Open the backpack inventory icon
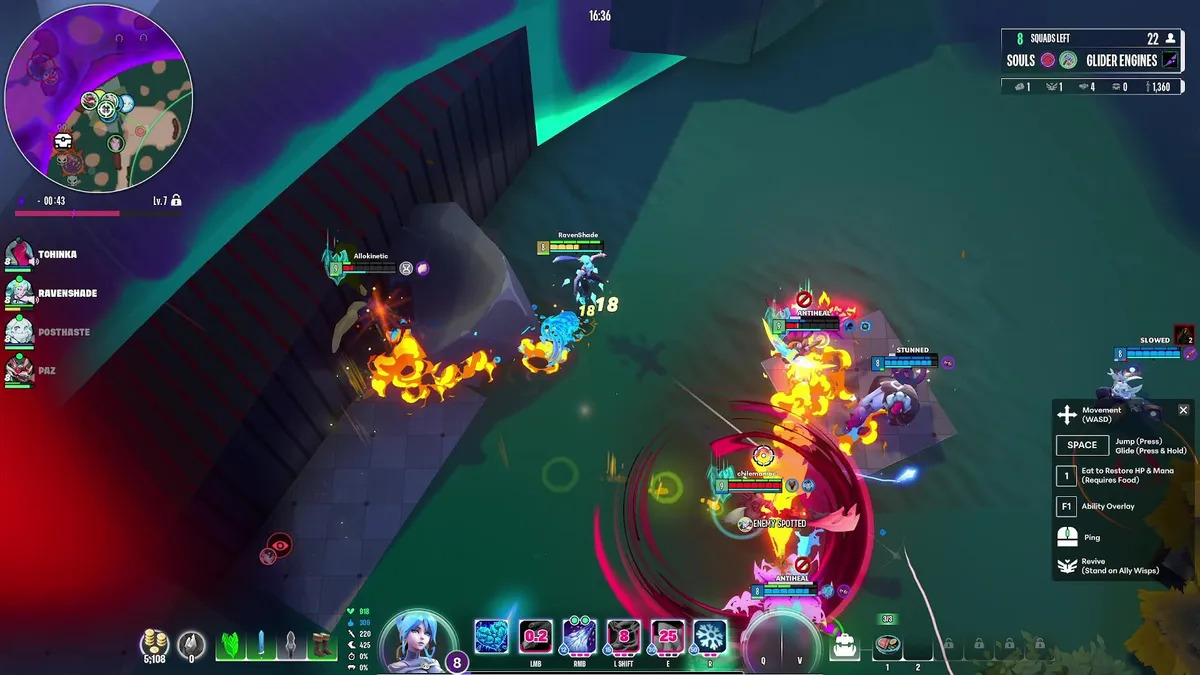Screen dimensions: 1200x675 (x=845, y=646)
